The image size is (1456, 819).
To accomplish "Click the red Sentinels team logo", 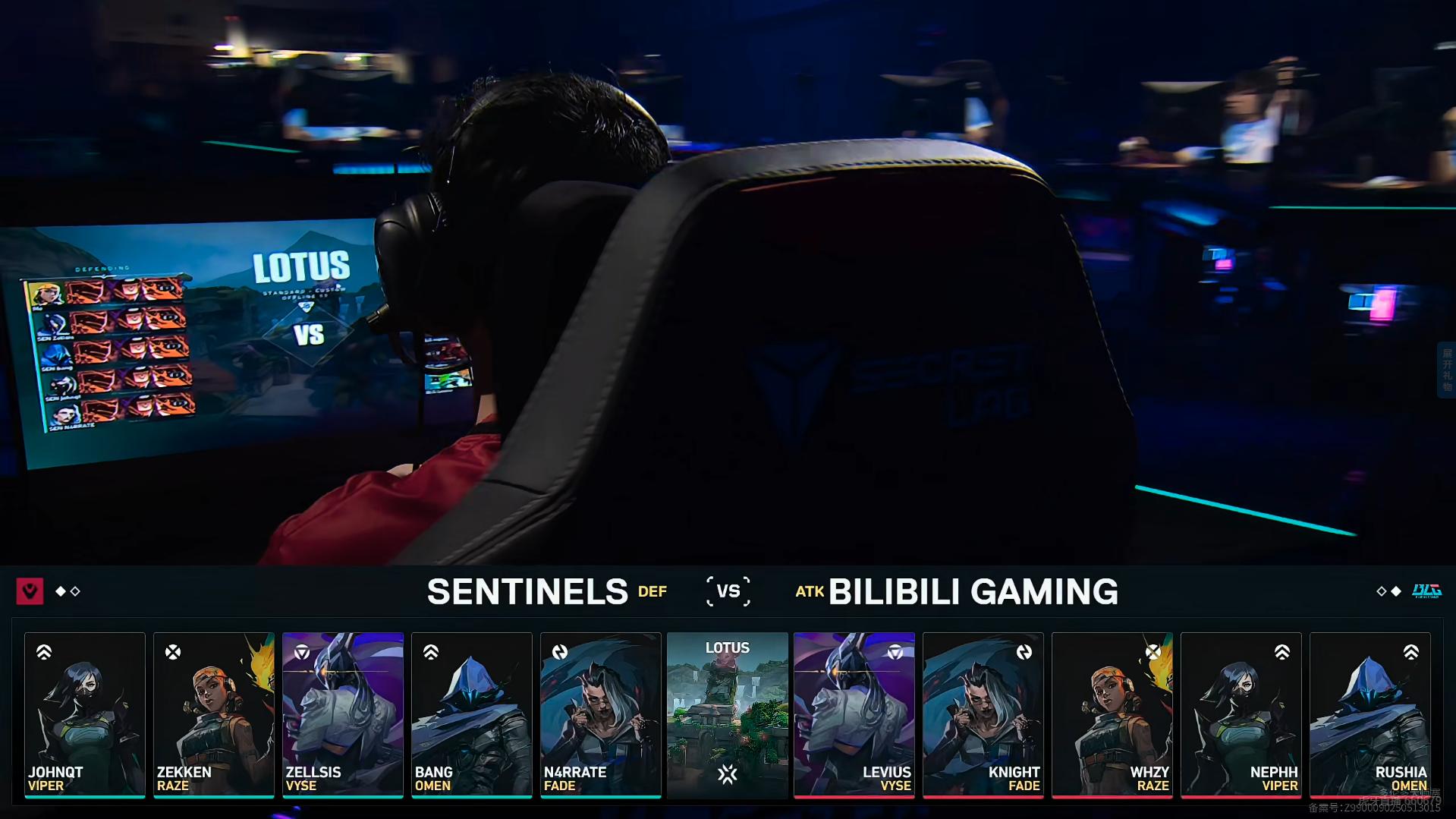I will pos(30,591).
